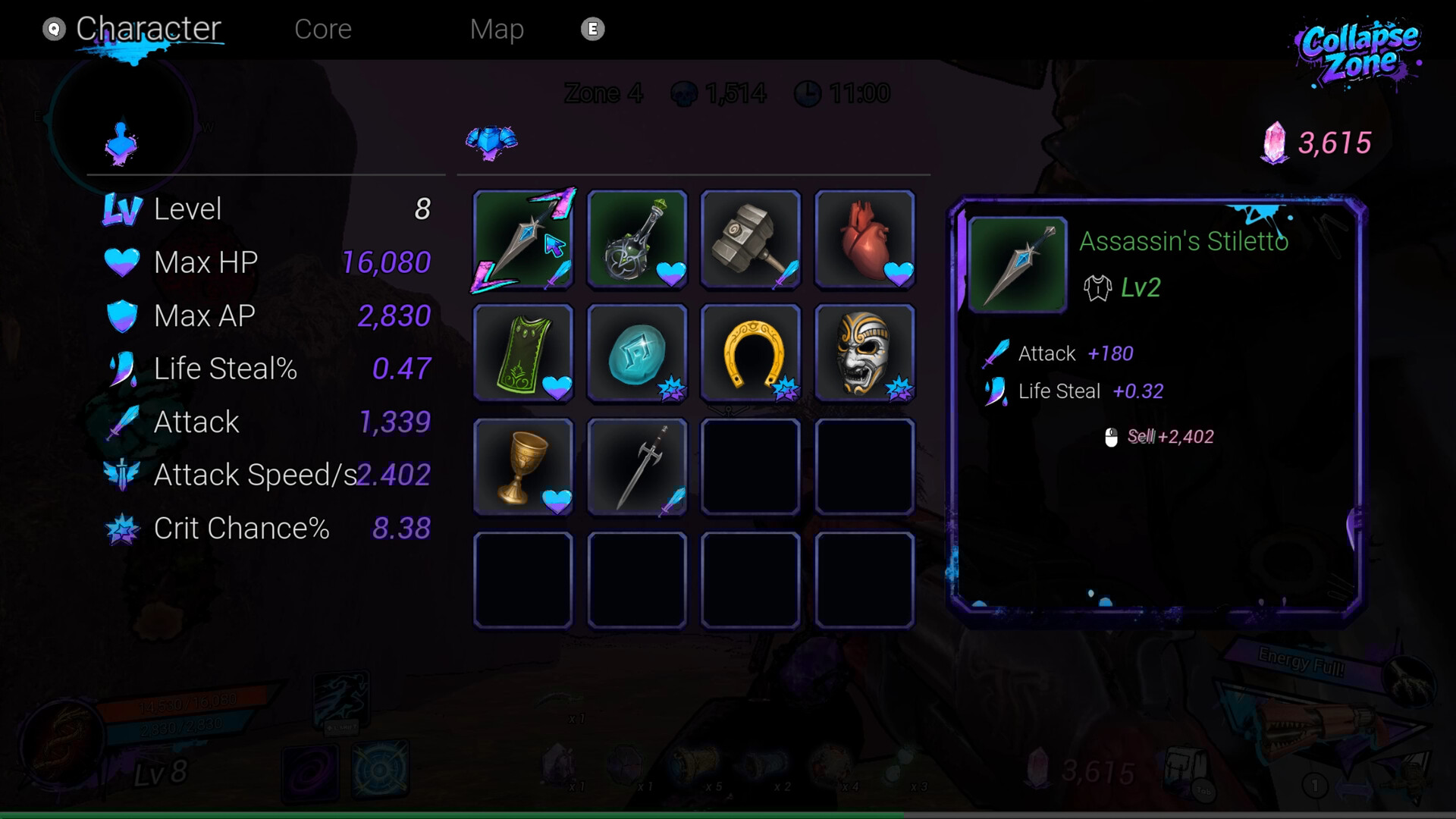
Task: Pick the white demon mask item
Action: [x=864, y=353]
